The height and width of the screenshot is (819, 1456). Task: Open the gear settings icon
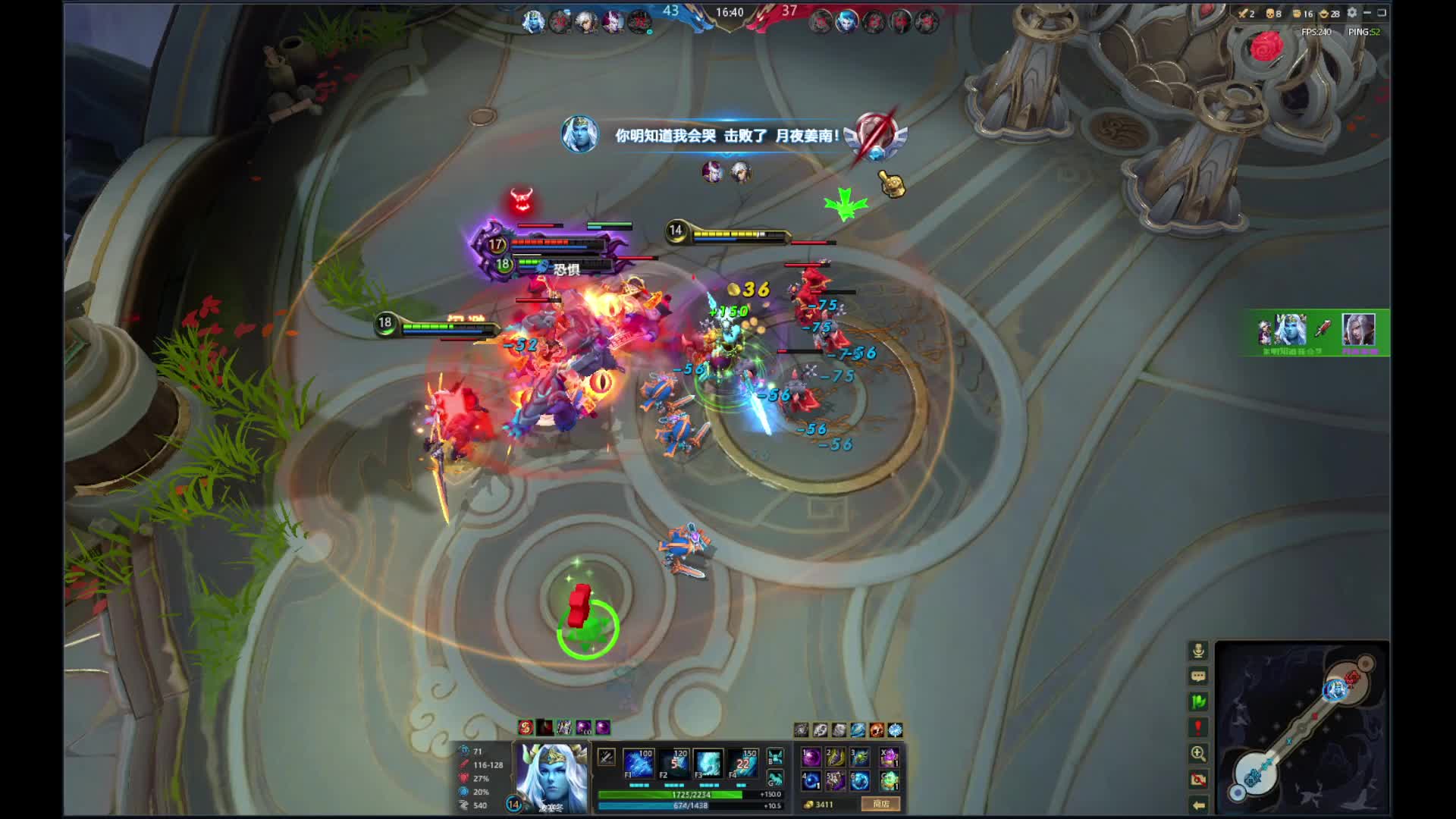(x=1352, y=13)
